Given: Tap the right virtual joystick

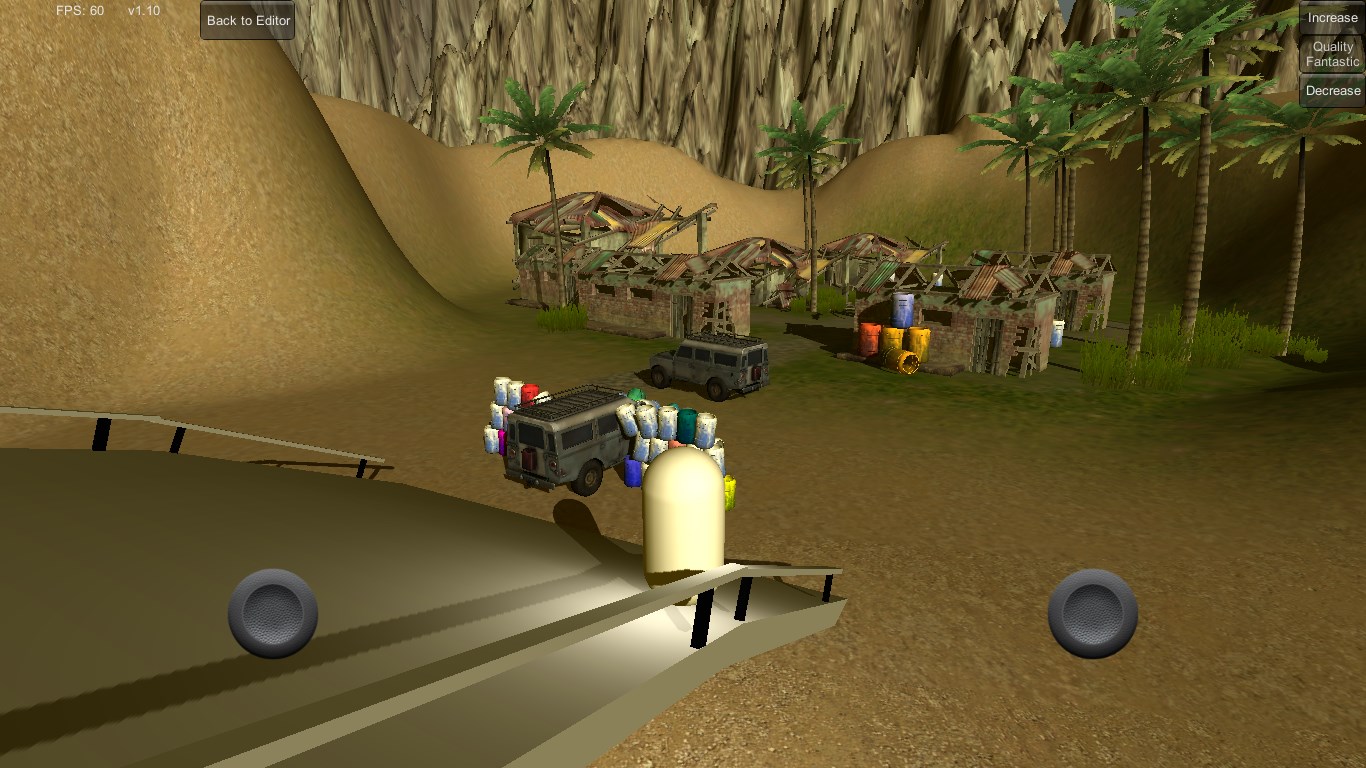Looking at the screenshot, I should click(x=1092, y=613).
